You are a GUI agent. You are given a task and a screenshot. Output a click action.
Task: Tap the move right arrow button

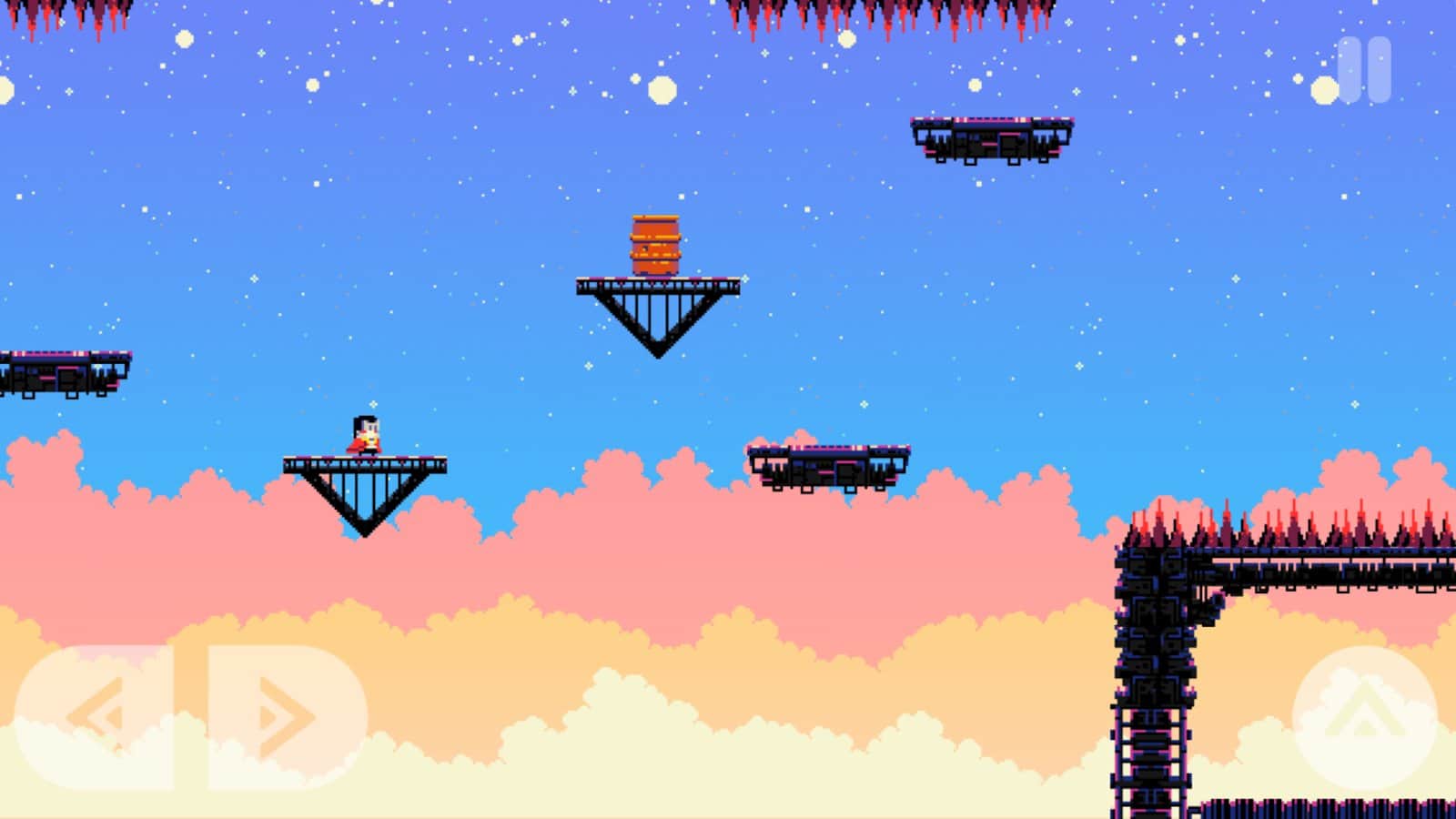coord(287,717)
